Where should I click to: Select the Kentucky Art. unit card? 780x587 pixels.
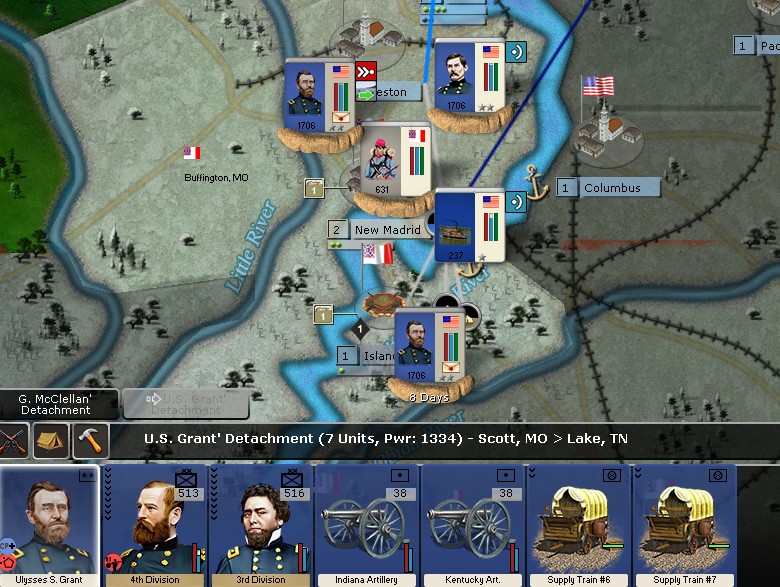point(473,525)
